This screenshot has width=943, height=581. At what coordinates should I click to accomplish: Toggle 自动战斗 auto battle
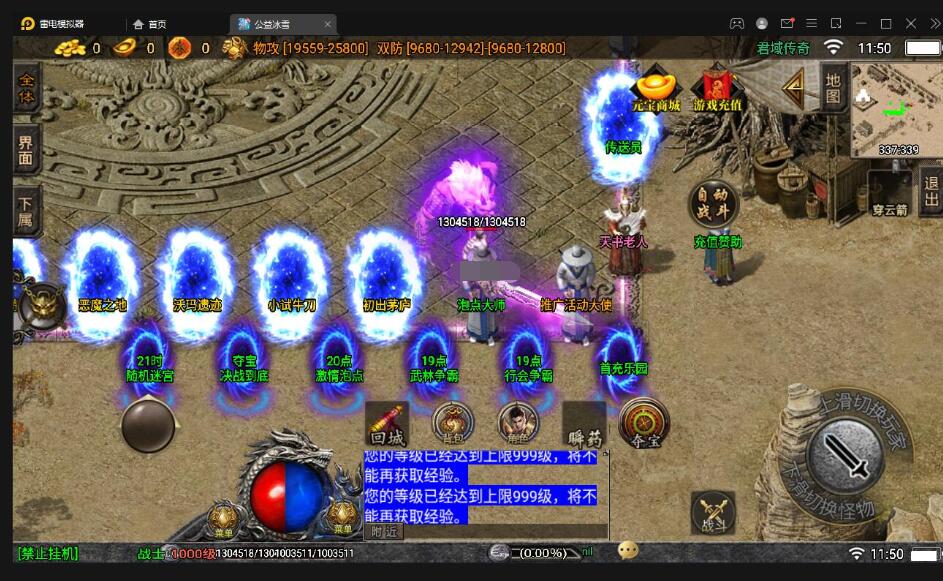coord(713,204)
